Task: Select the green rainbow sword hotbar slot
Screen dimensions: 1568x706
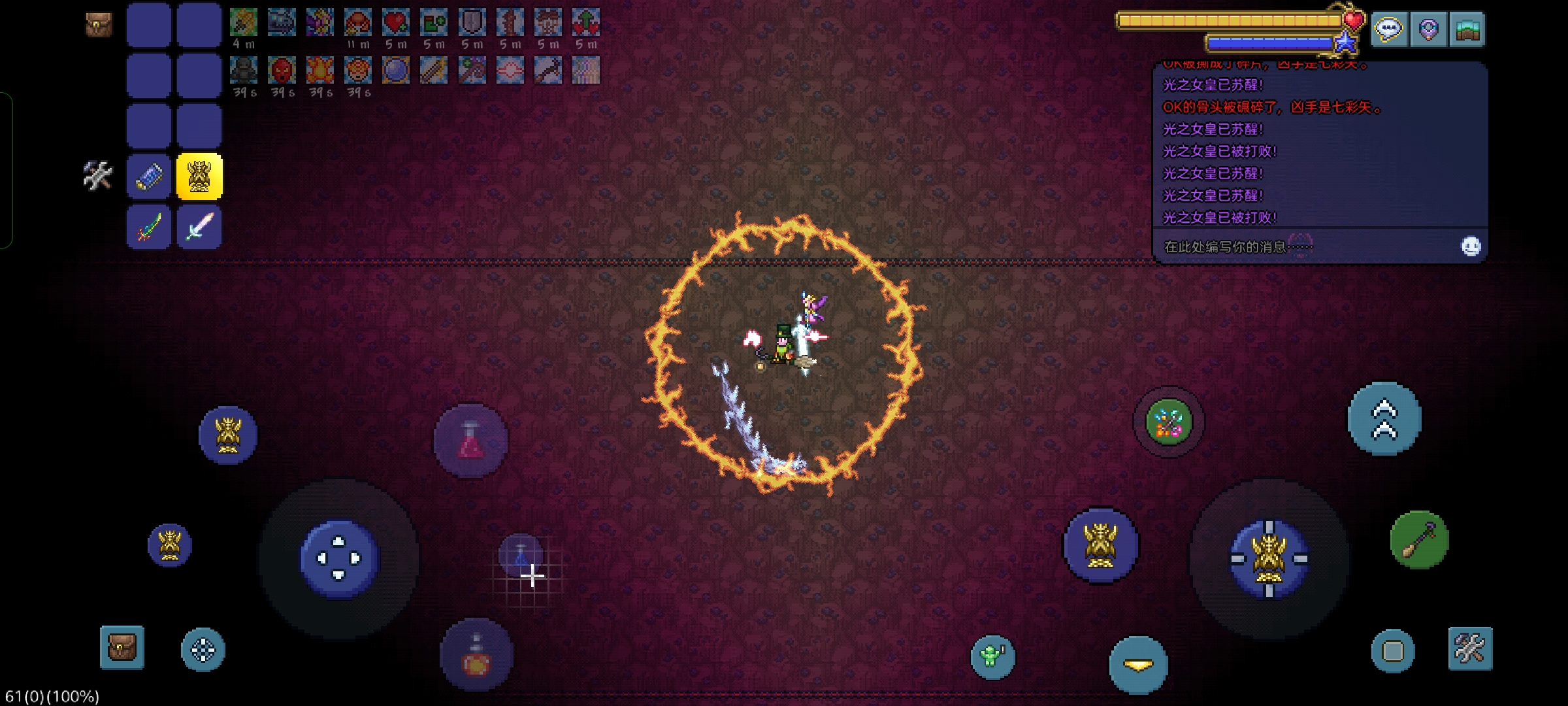Action: [x=149, y=227]
